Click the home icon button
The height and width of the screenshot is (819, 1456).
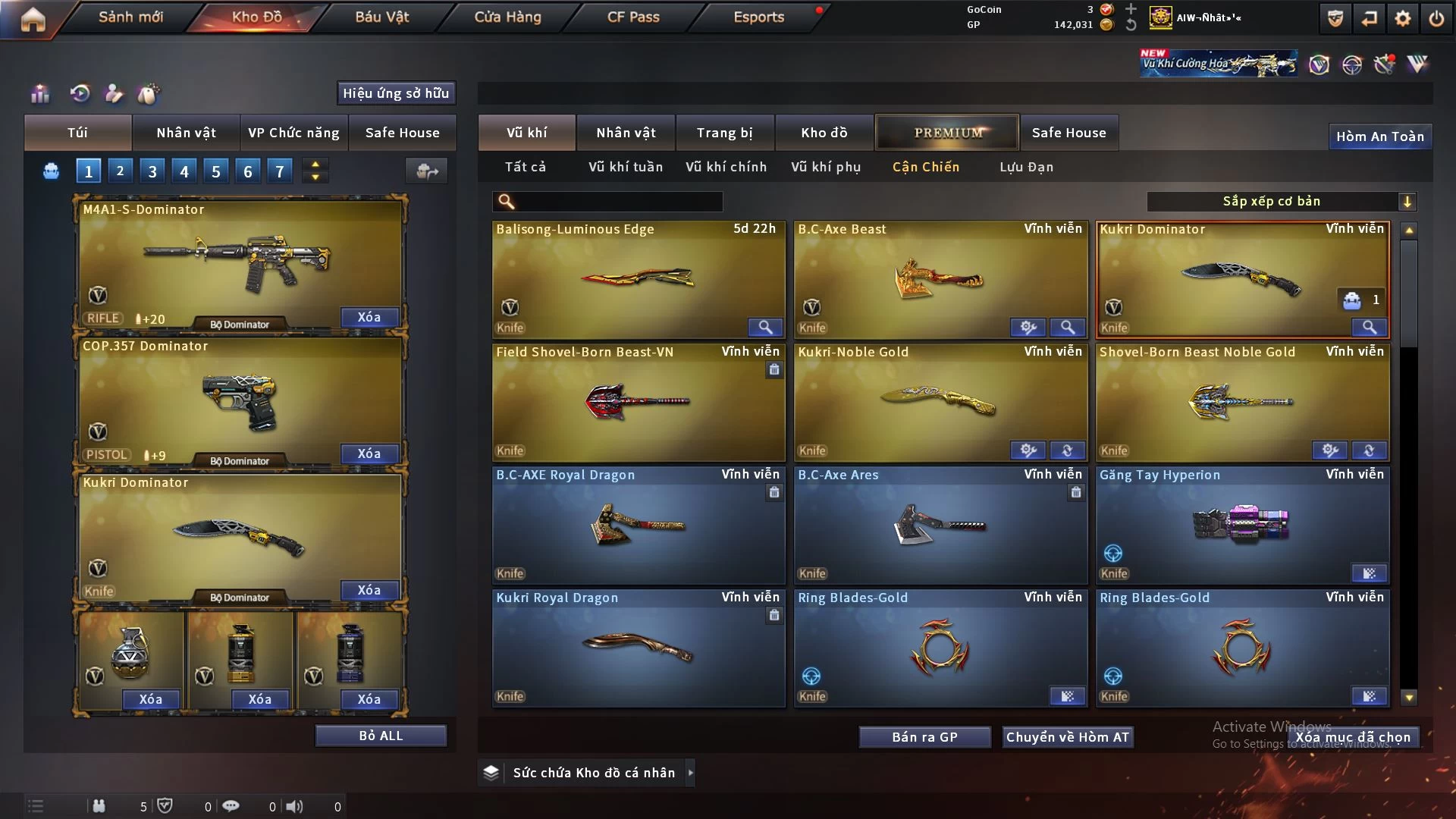[33, 19]
